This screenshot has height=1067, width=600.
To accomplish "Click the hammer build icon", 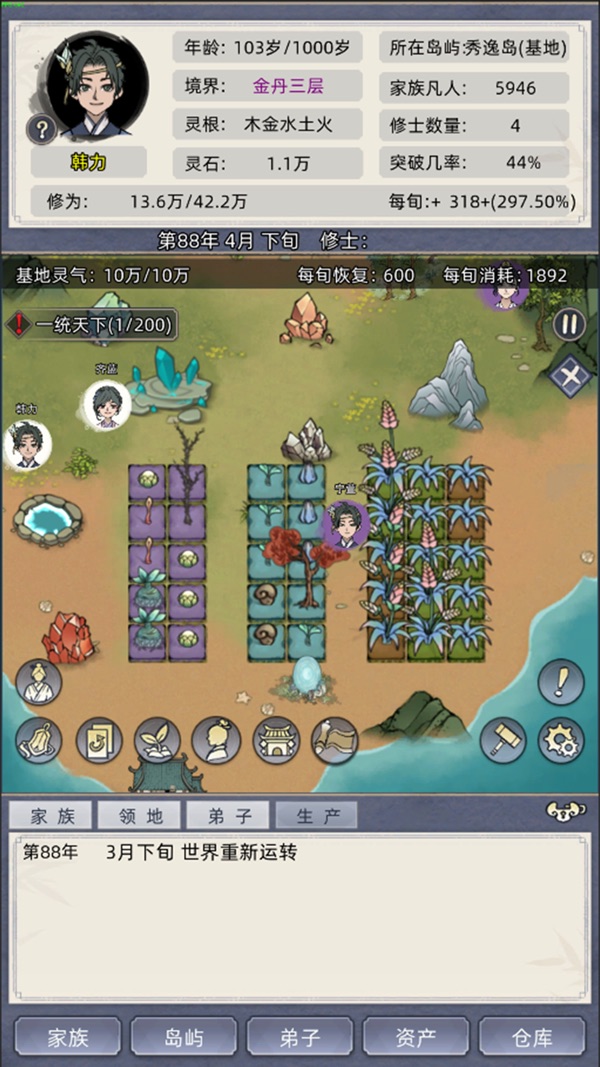I will [502, 741].
